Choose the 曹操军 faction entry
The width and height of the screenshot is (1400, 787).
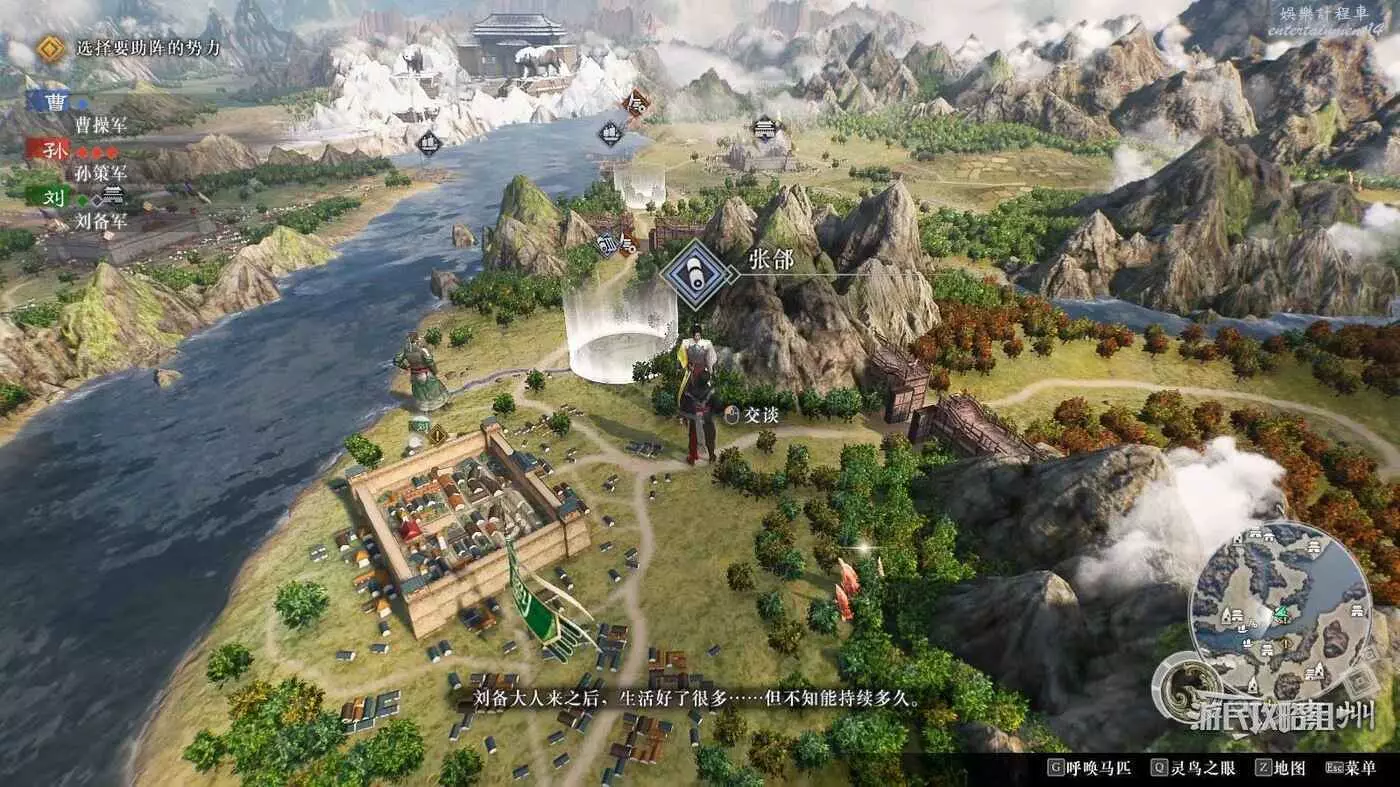click(x=101, y=125)
